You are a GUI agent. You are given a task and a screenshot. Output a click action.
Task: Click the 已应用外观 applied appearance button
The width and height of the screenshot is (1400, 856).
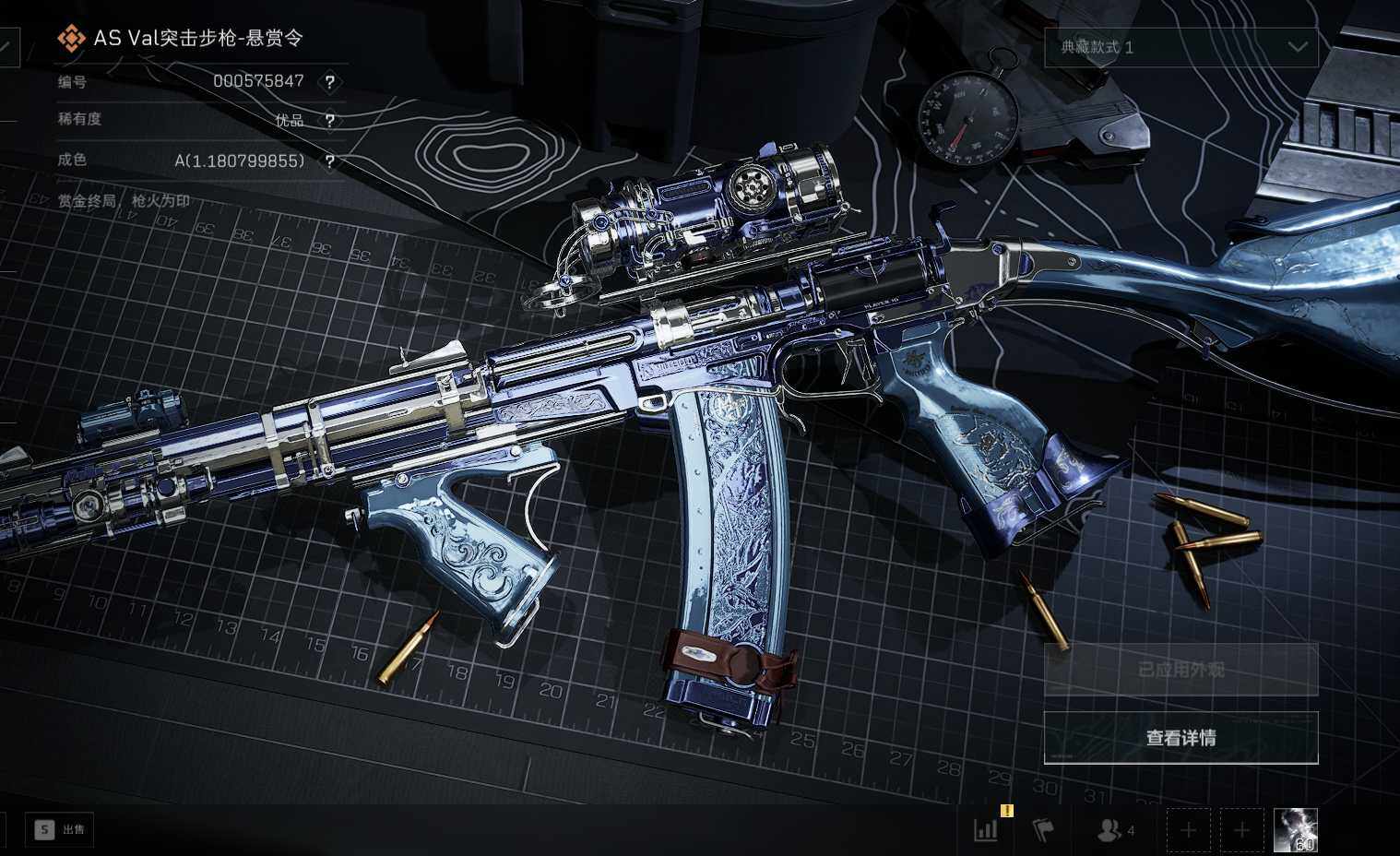[x=1181, y=670]
